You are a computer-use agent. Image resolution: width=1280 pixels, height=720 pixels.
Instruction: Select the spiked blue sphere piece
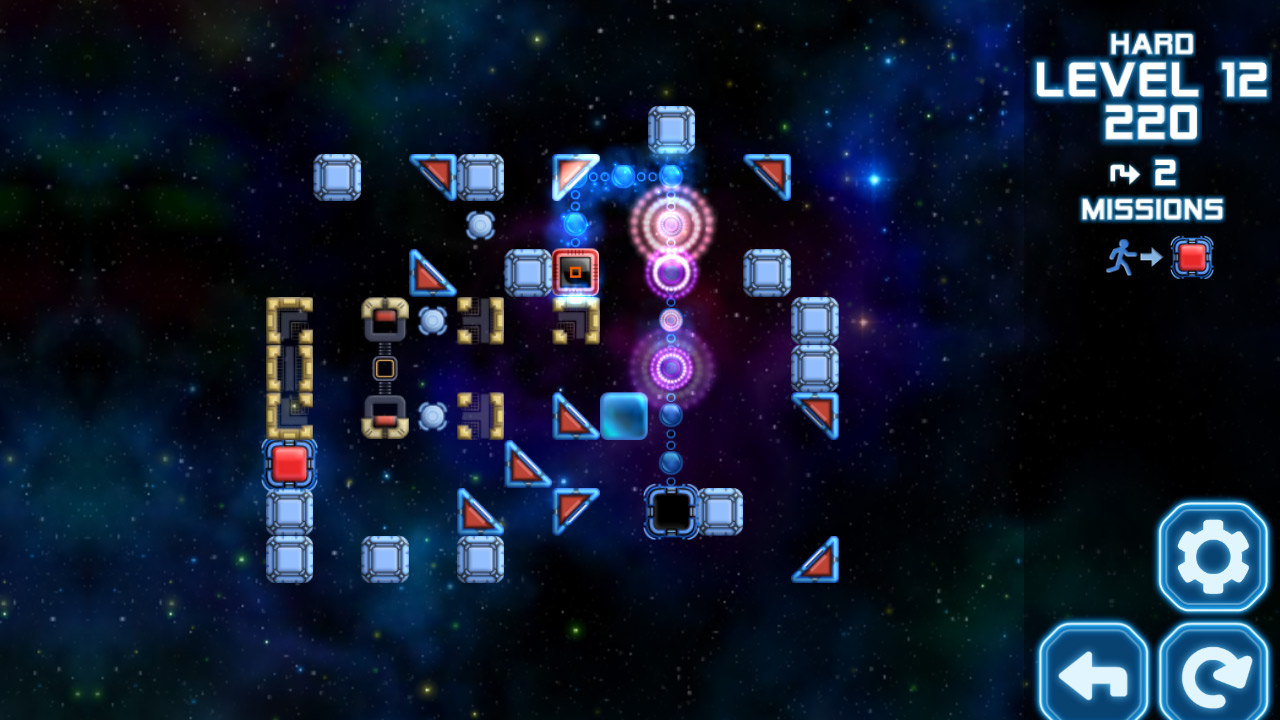pyautogui.click(x=434, y=320)
